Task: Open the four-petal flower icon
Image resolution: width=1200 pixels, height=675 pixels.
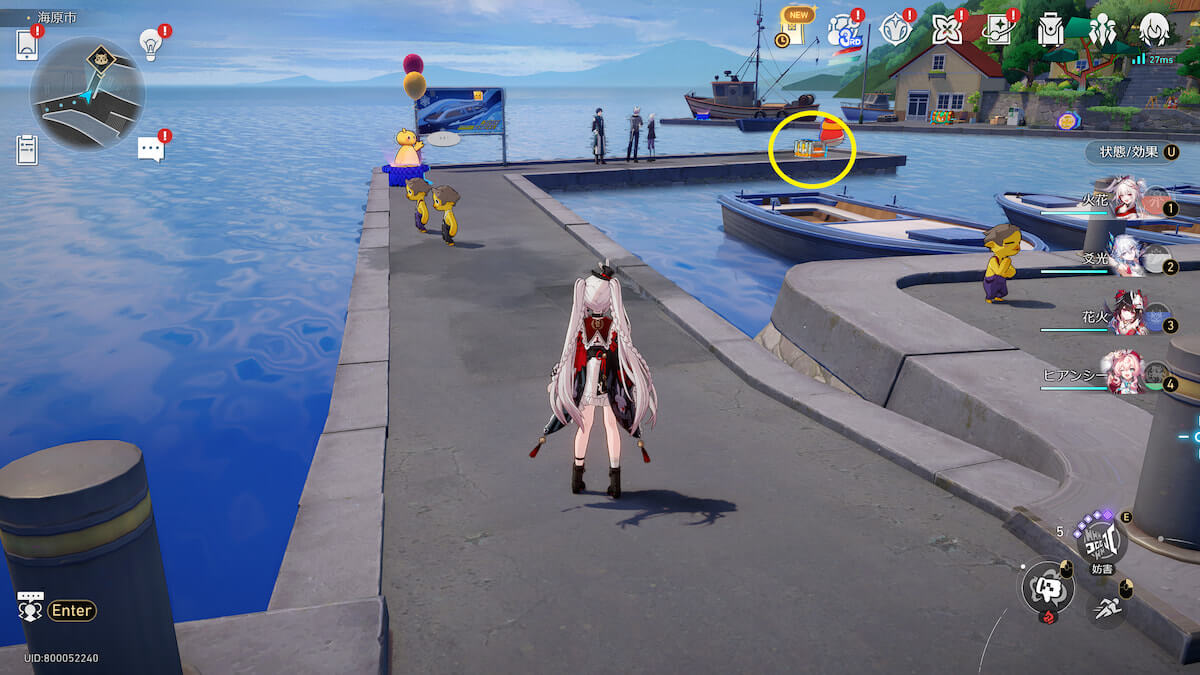Action: click(946, 29)
